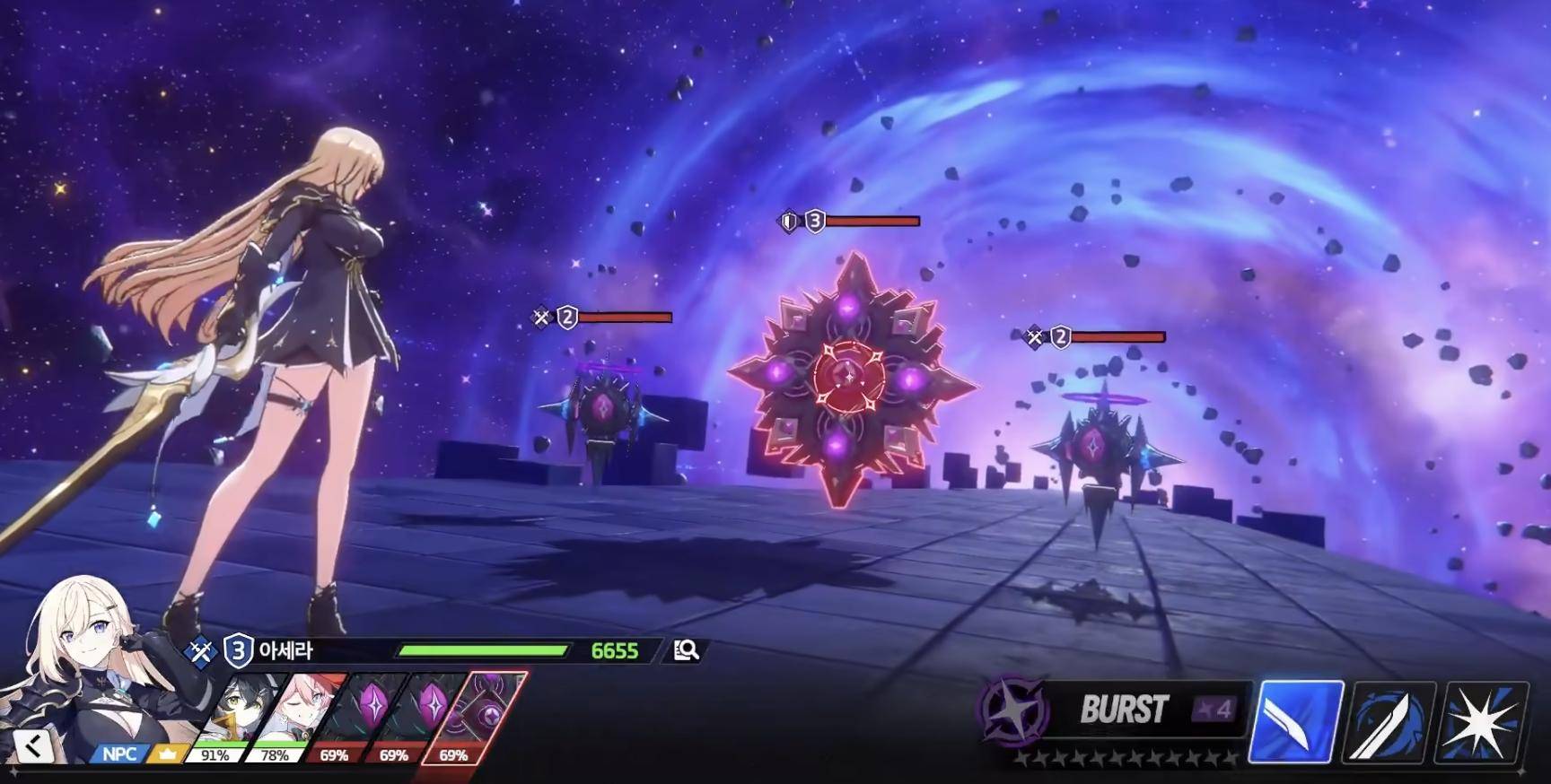Open character details with the magnifier icon

click(x=687, y=650)
